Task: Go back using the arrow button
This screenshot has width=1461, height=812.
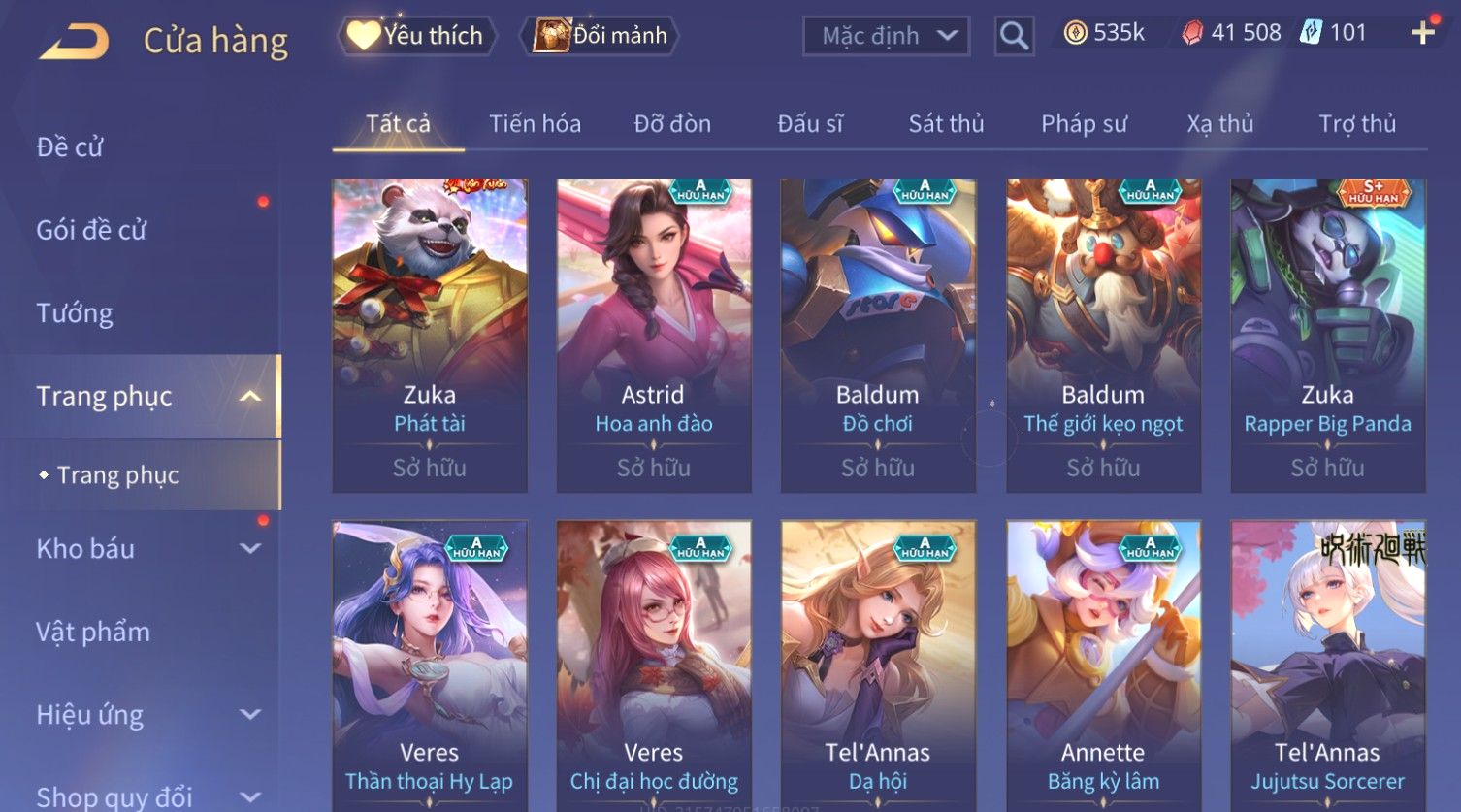Action: [74, 42]
